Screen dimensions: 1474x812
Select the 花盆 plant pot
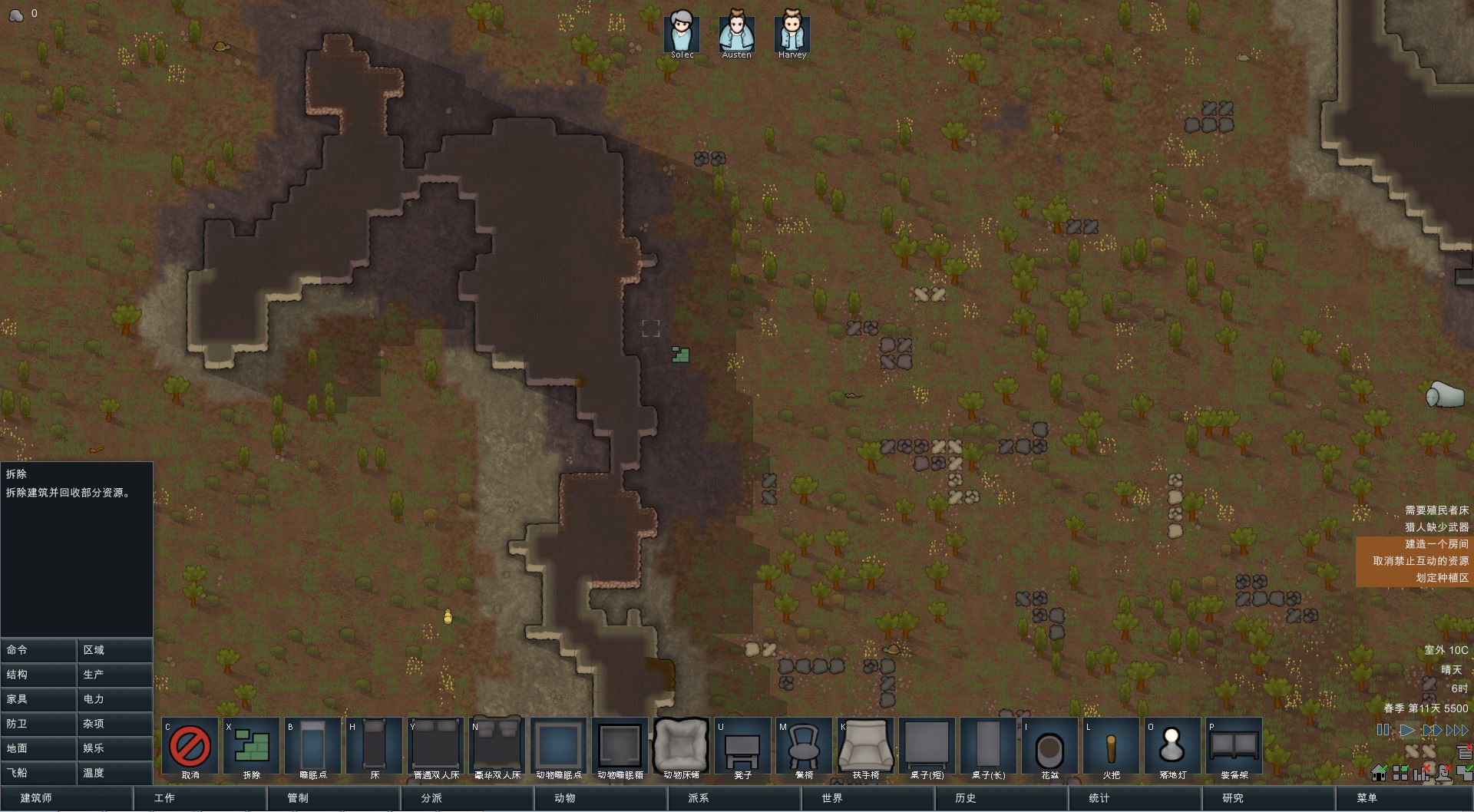point(1049,745)
